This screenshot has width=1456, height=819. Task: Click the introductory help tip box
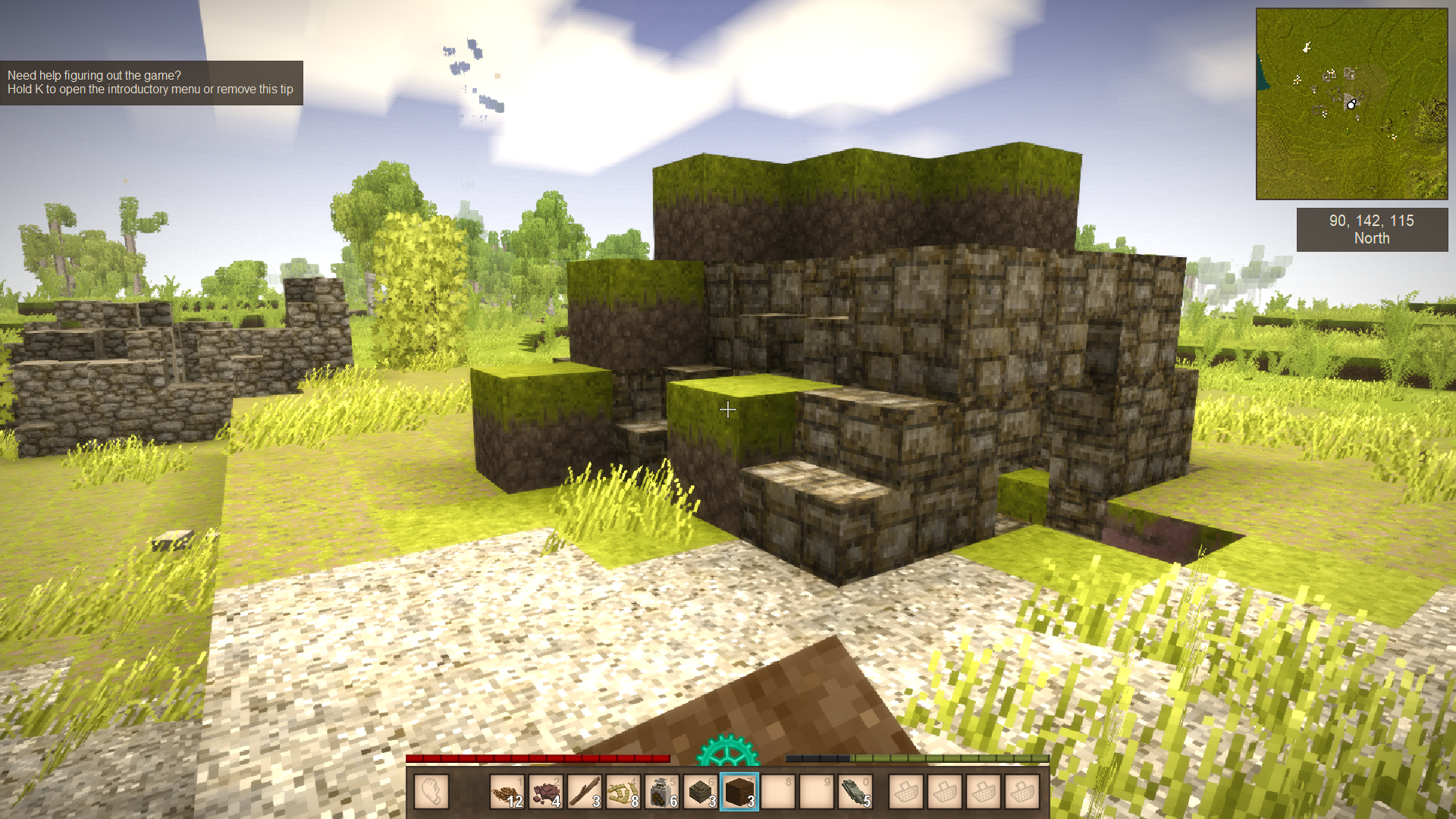(151, 83)
